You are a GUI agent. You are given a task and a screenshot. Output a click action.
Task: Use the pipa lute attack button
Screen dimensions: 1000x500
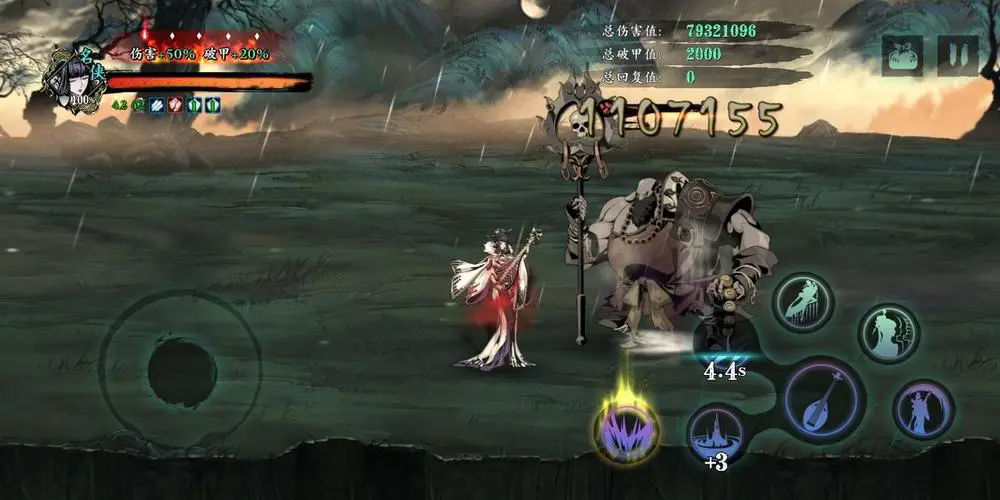click(x=824, y=399)
